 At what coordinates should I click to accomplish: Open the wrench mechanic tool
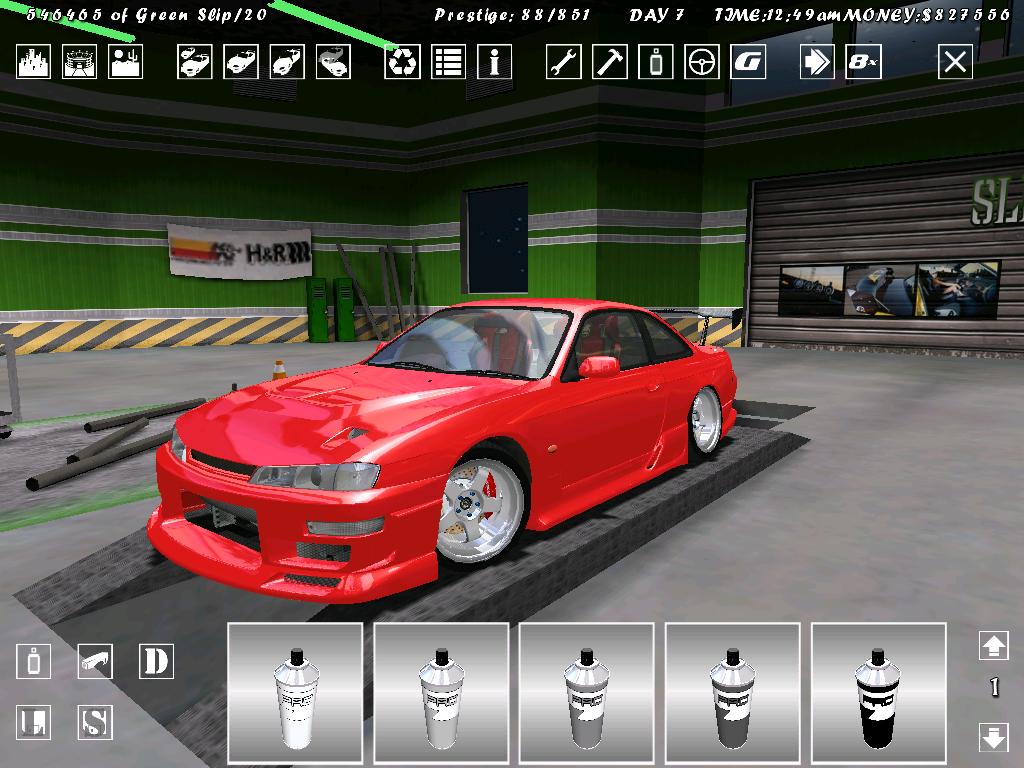(563, 62)
